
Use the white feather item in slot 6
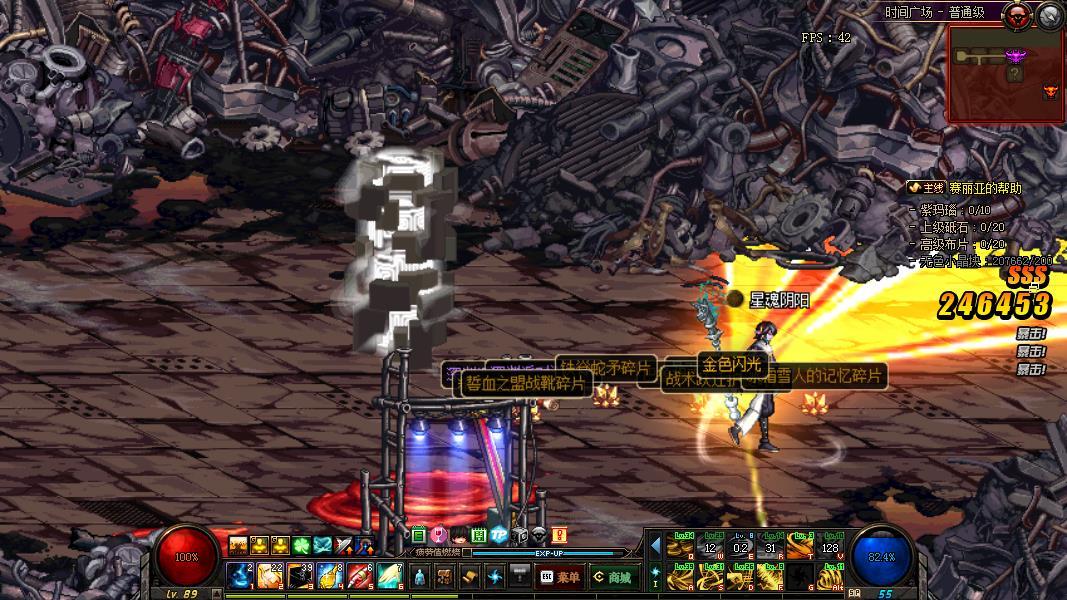click(390, 576)
